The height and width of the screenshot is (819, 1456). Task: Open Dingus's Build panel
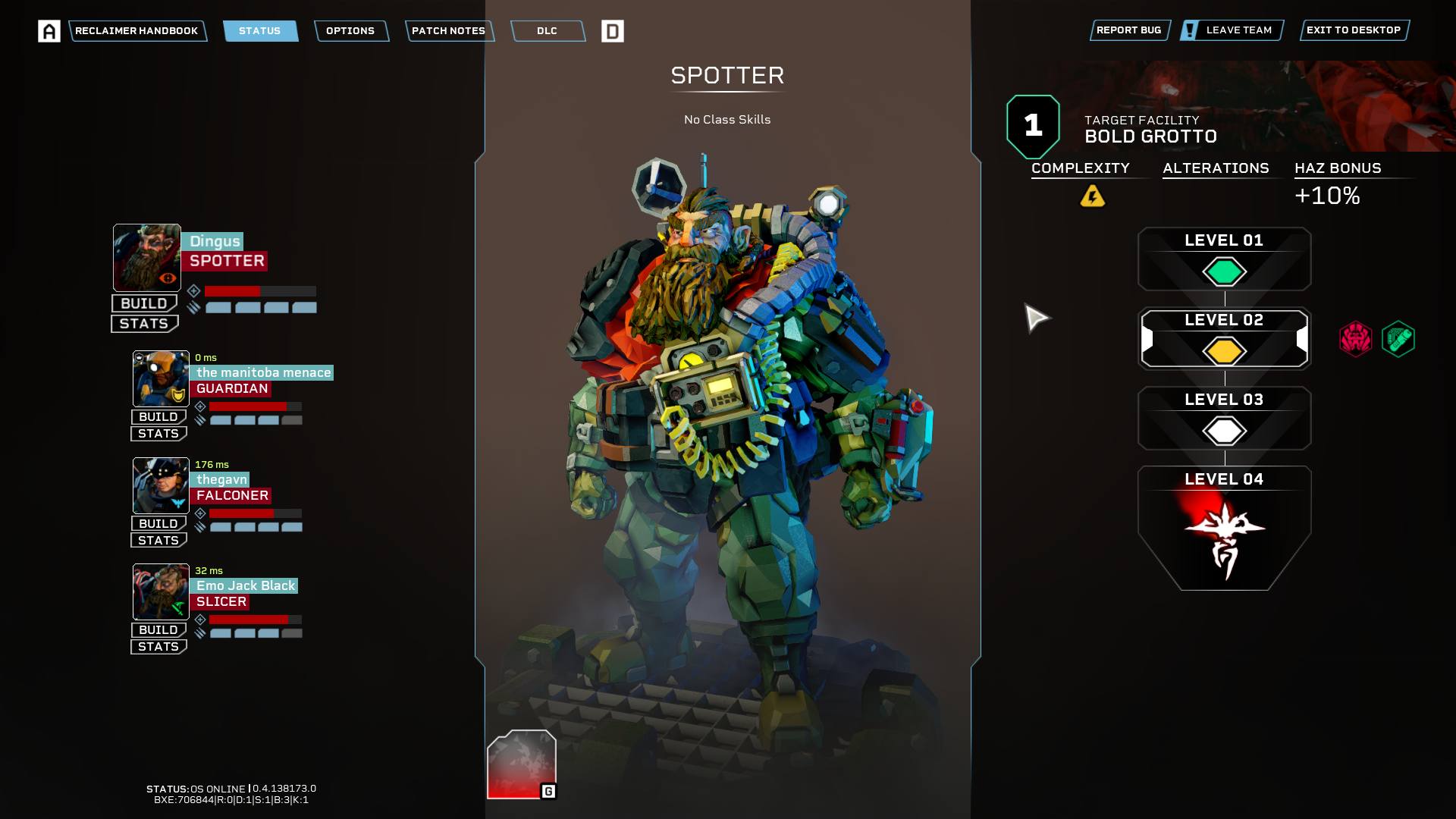click(x=144, y=303)
